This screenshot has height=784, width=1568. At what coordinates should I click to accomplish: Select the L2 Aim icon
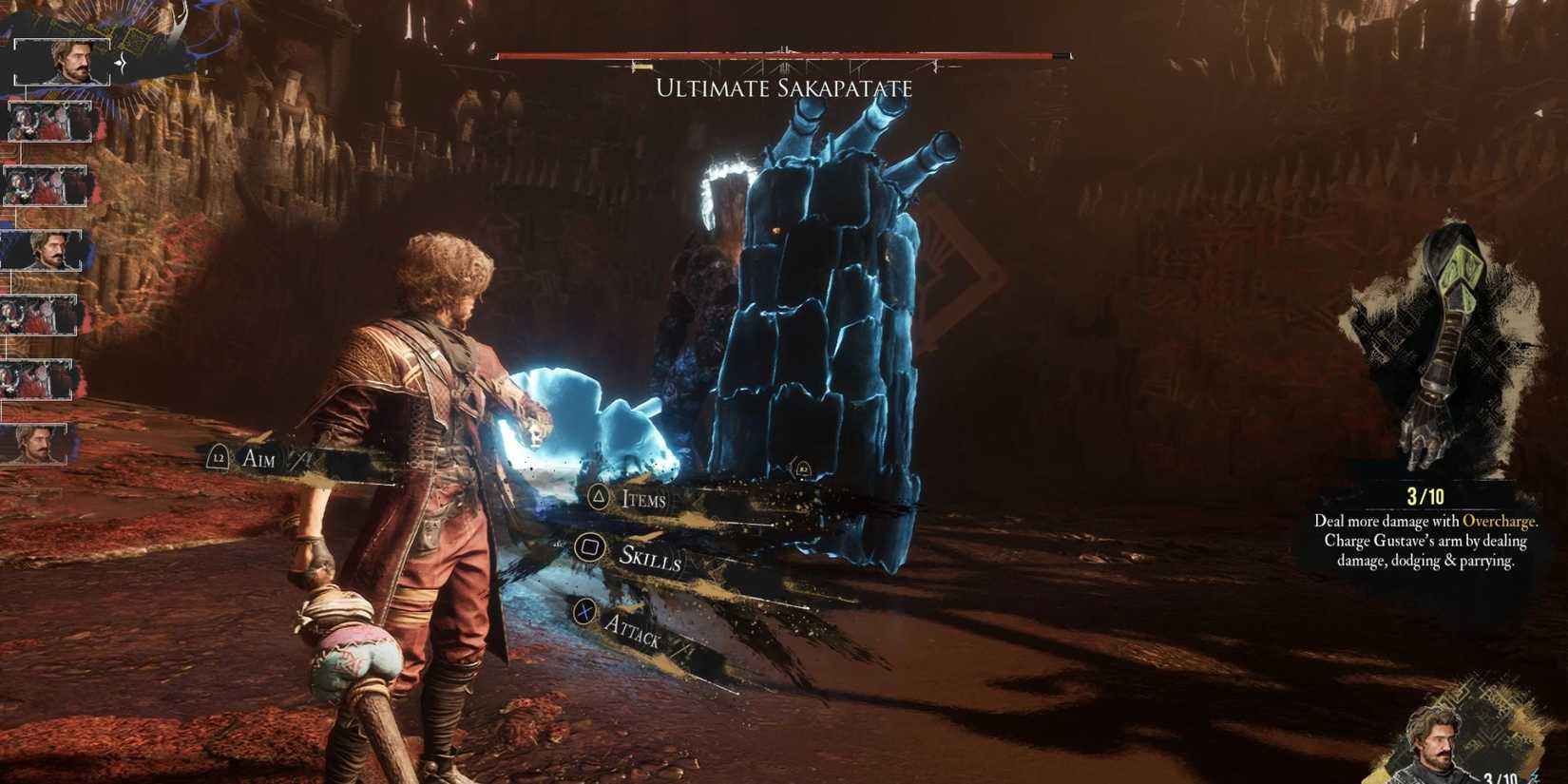click(x=219, y=459)
